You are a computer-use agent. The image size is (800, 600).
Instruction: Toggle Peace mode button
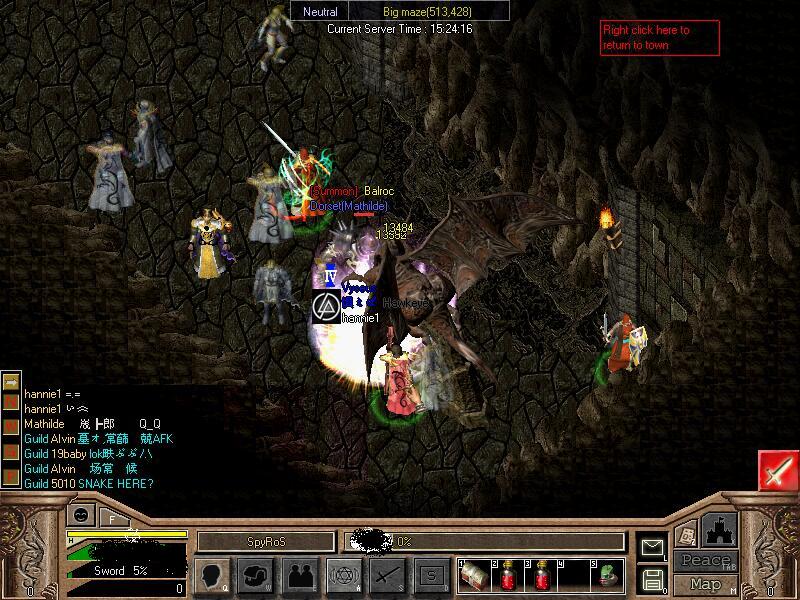pos(705,561)
